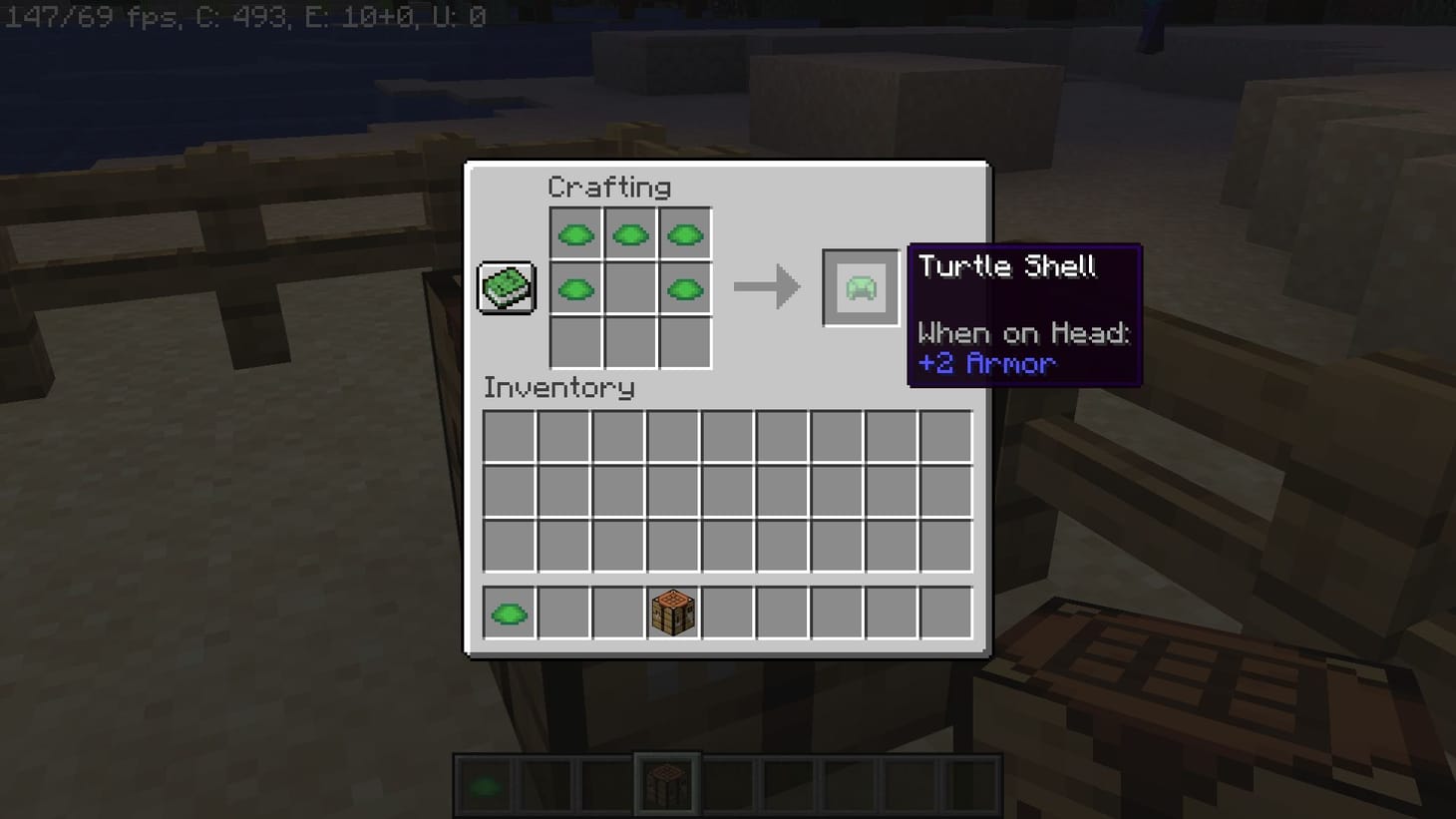This screenshot has height=819, width=1456.
Task: Pick up the Turtle Shell from the output slot
Action: [859, 286]
